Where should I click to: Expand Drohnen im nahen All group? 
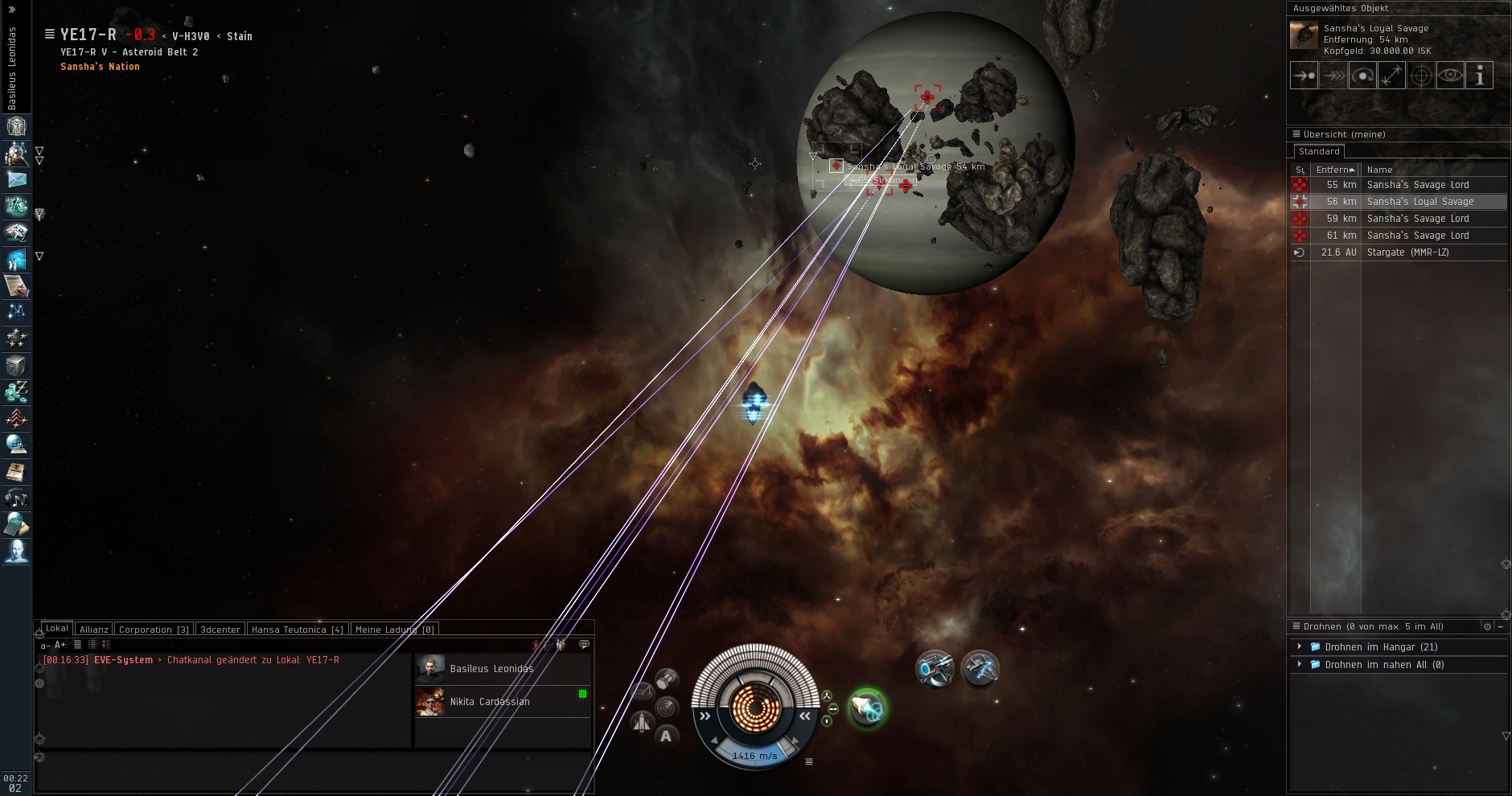pos(1300,664)
